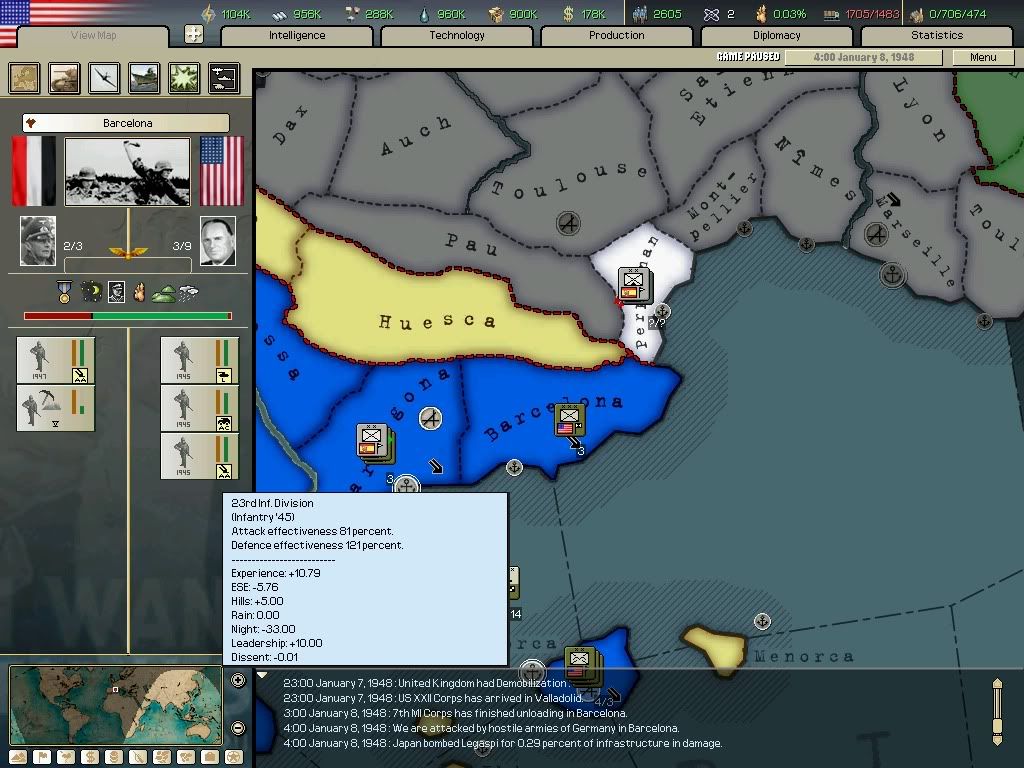Open the game Menu button
The height and width of the screenshot is (768, 1024).
983,57
